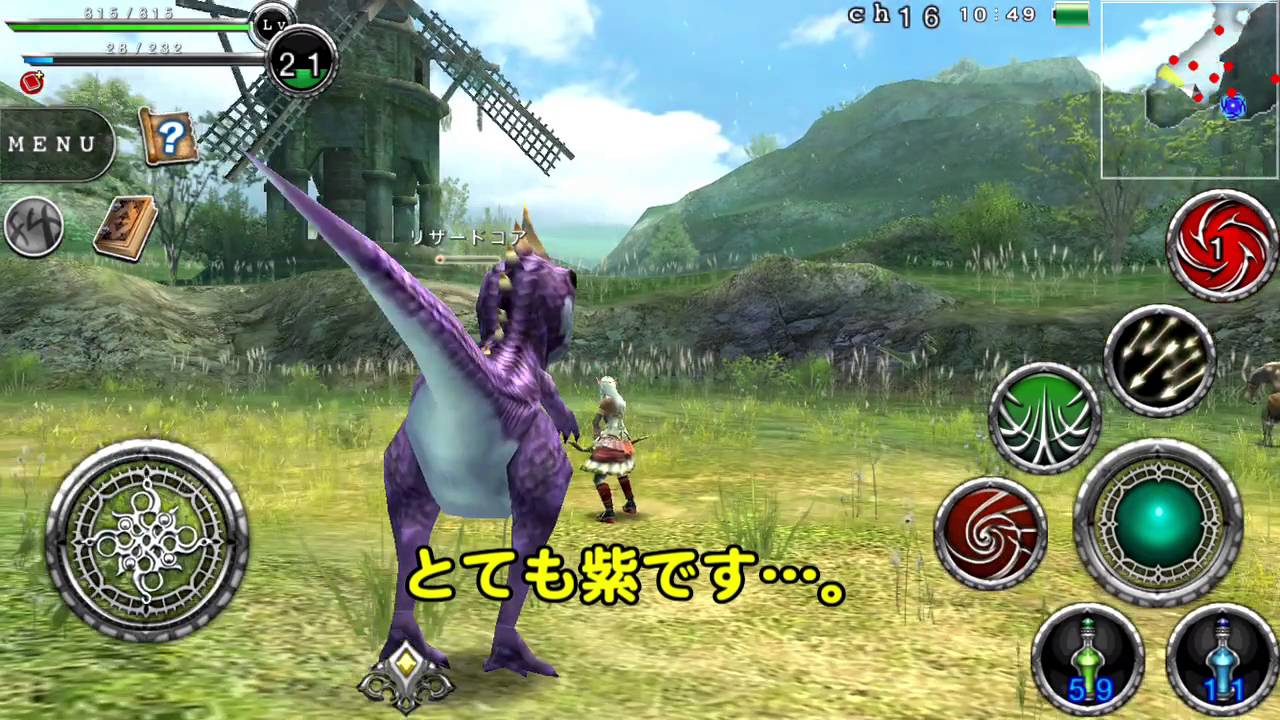The height and width of the screenshot is (720, 1280).
Task: Tap the rune signature emblem below MENU
Action: tap(35, 227)
